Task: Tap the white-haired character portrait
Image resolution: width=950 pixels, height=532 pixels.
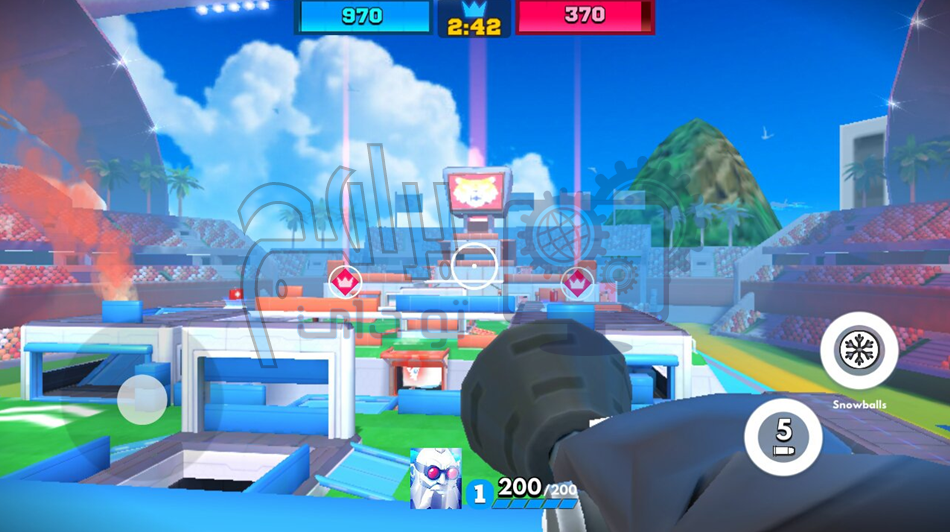Action: coord(436,478)
